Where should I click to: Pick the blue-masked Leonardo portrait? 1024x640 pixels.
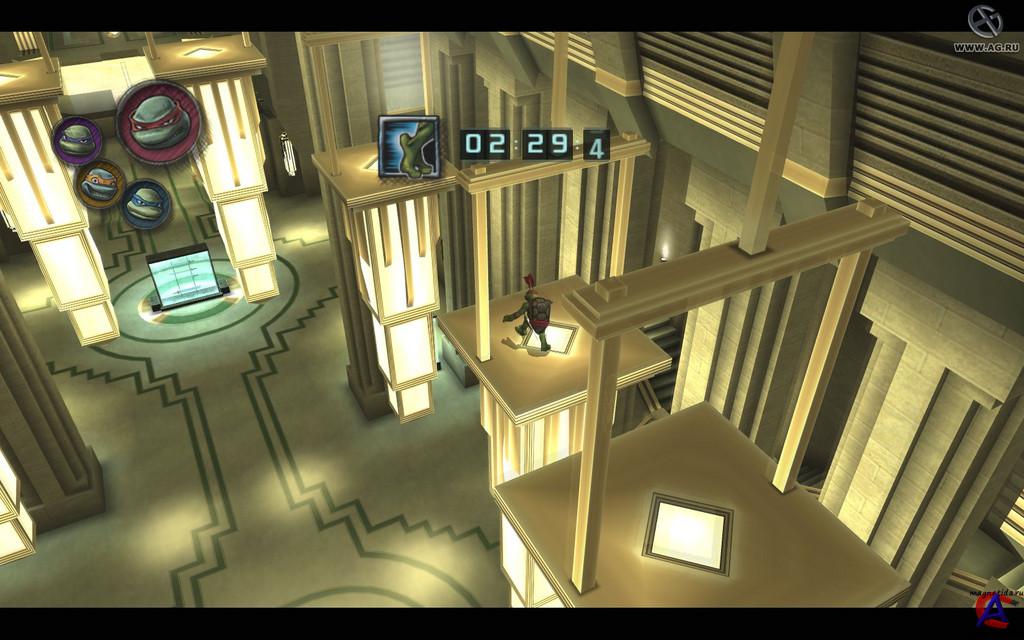click(x=145, y=202)
